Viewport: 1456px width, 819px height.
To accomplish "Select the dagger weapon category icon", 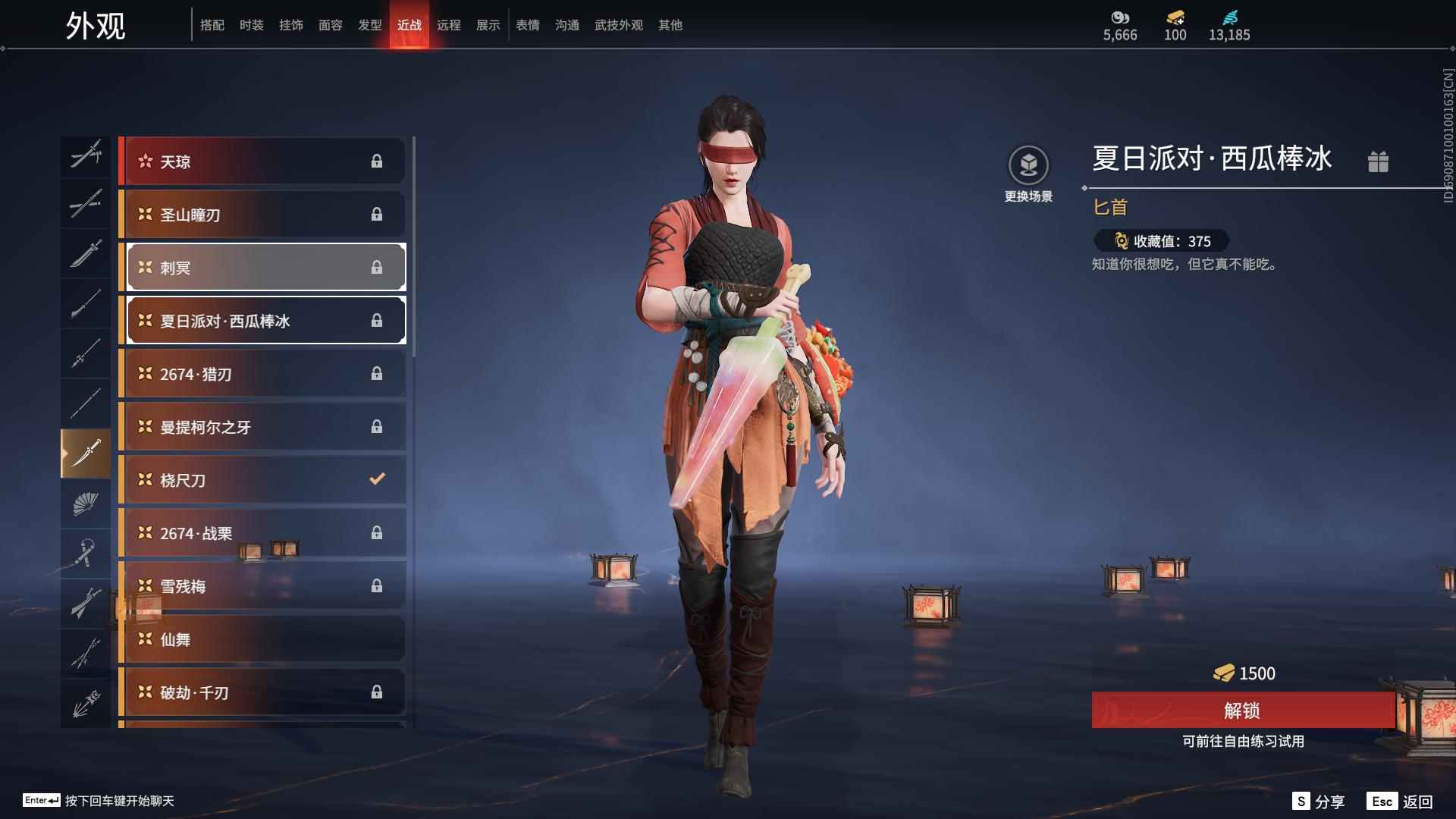I will 86,453.
